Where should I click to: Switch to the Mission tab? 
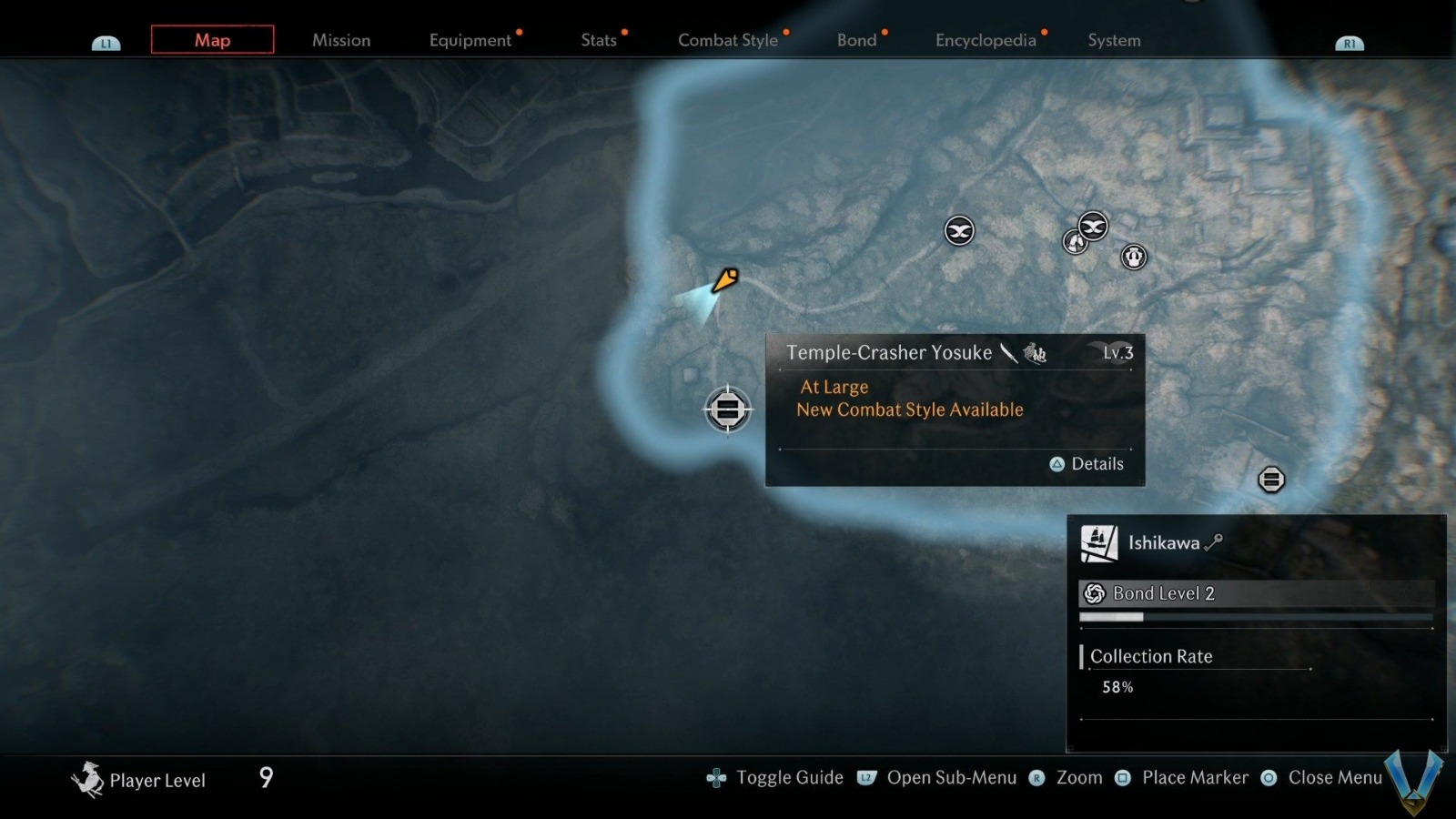pos(341,40)
